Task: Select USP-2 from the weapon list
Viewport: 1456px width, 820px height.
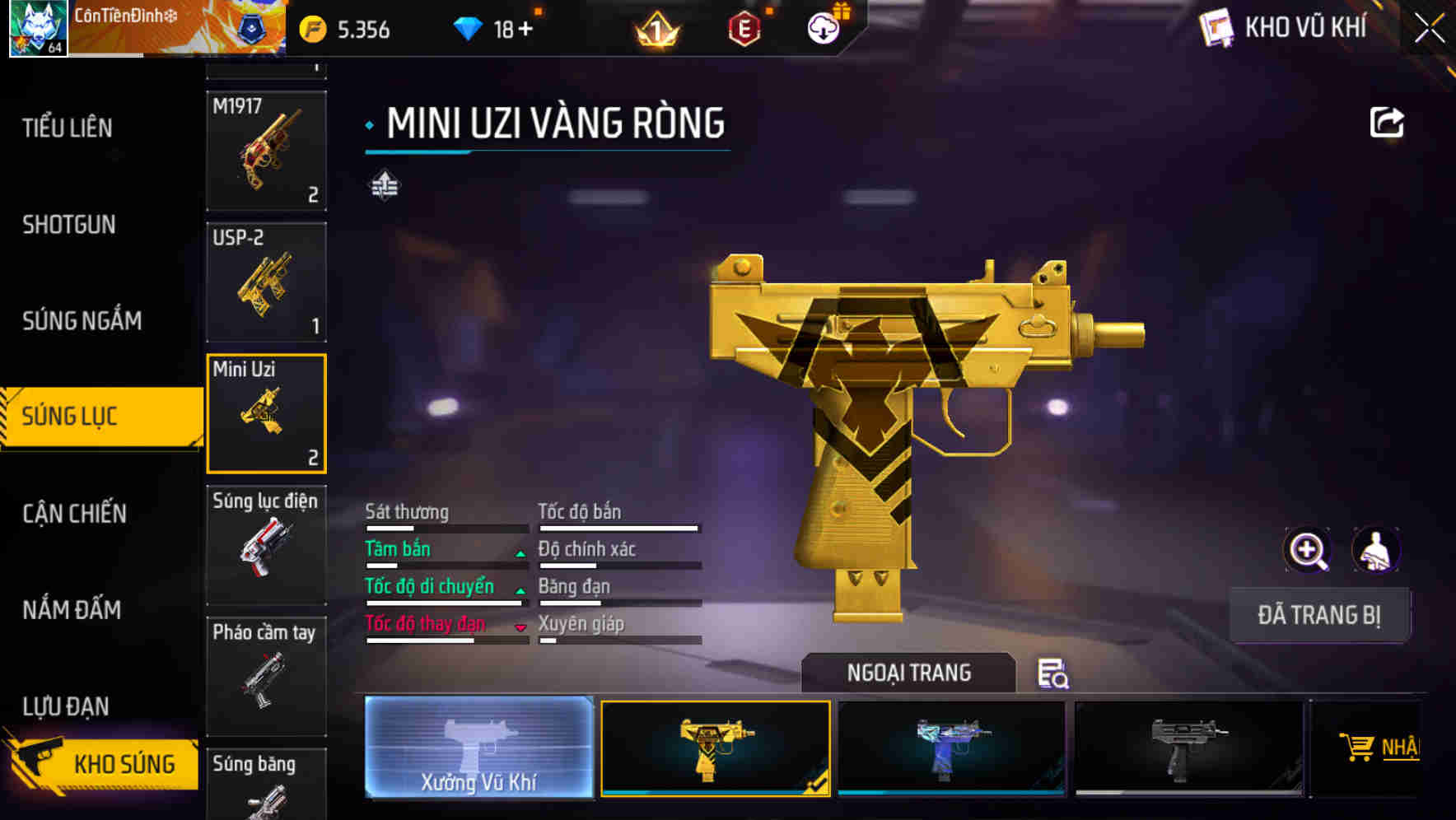Action: [266, 282]
